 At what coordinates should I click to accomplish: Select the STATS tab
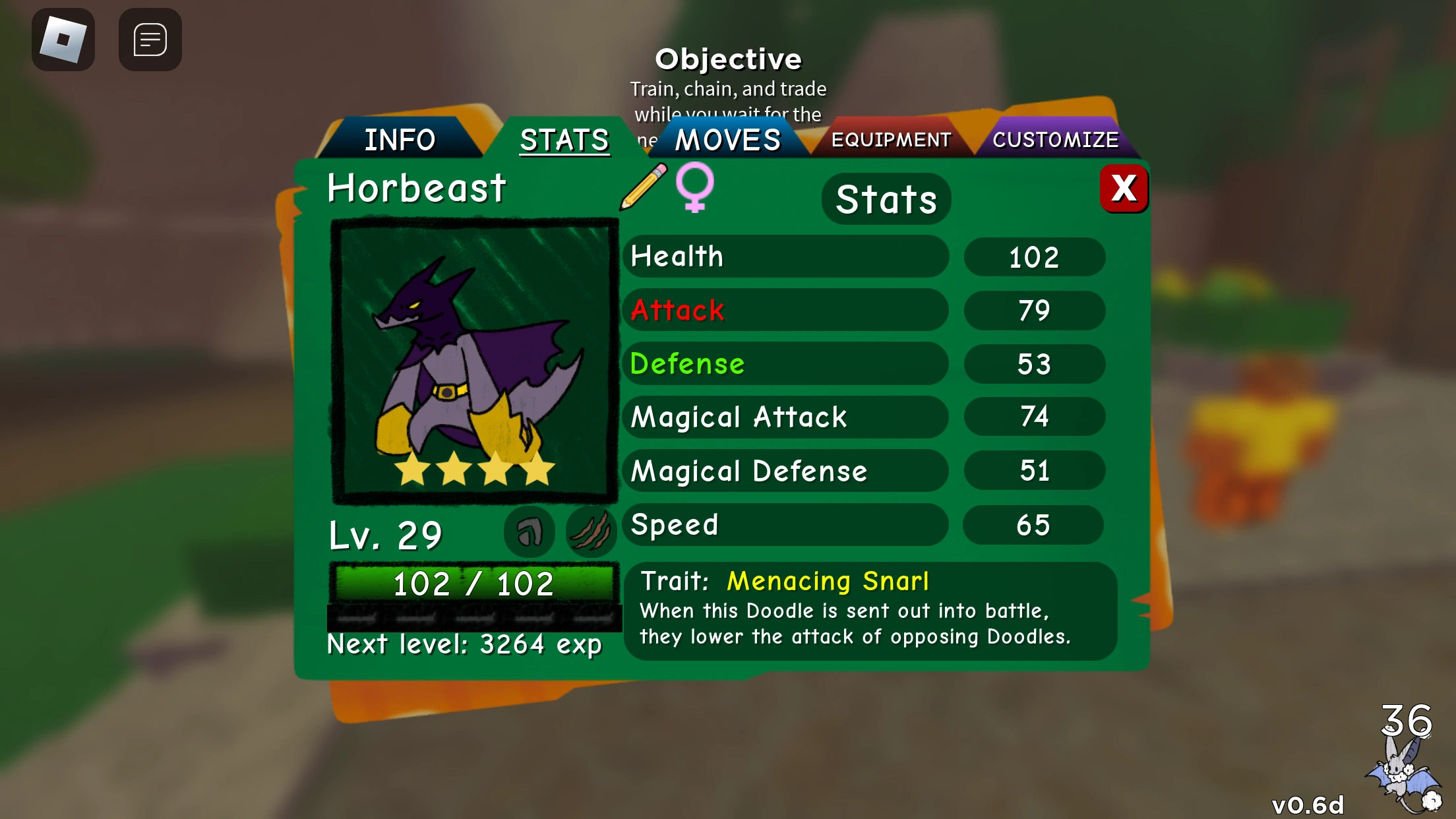tap(564, 140)
